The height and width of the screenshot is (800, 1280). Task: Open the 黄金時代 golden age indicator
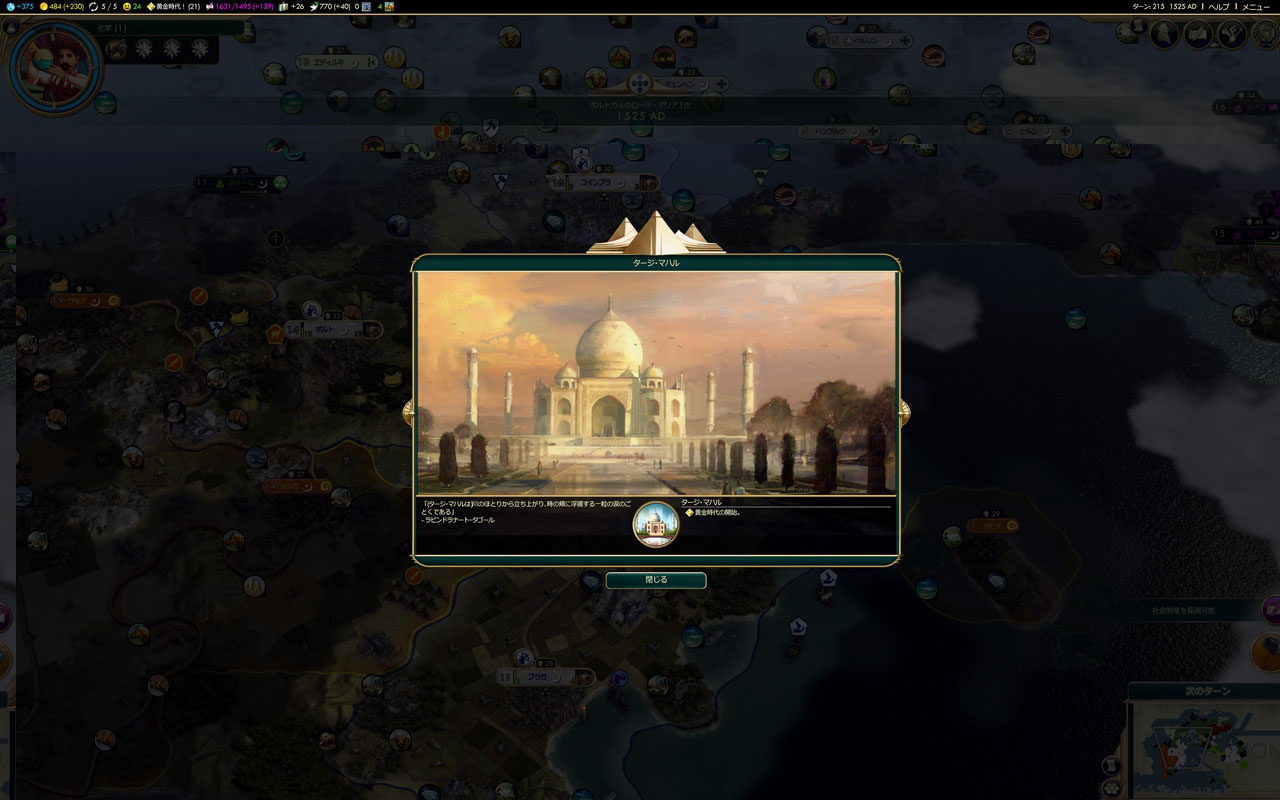tap(173, 6)
